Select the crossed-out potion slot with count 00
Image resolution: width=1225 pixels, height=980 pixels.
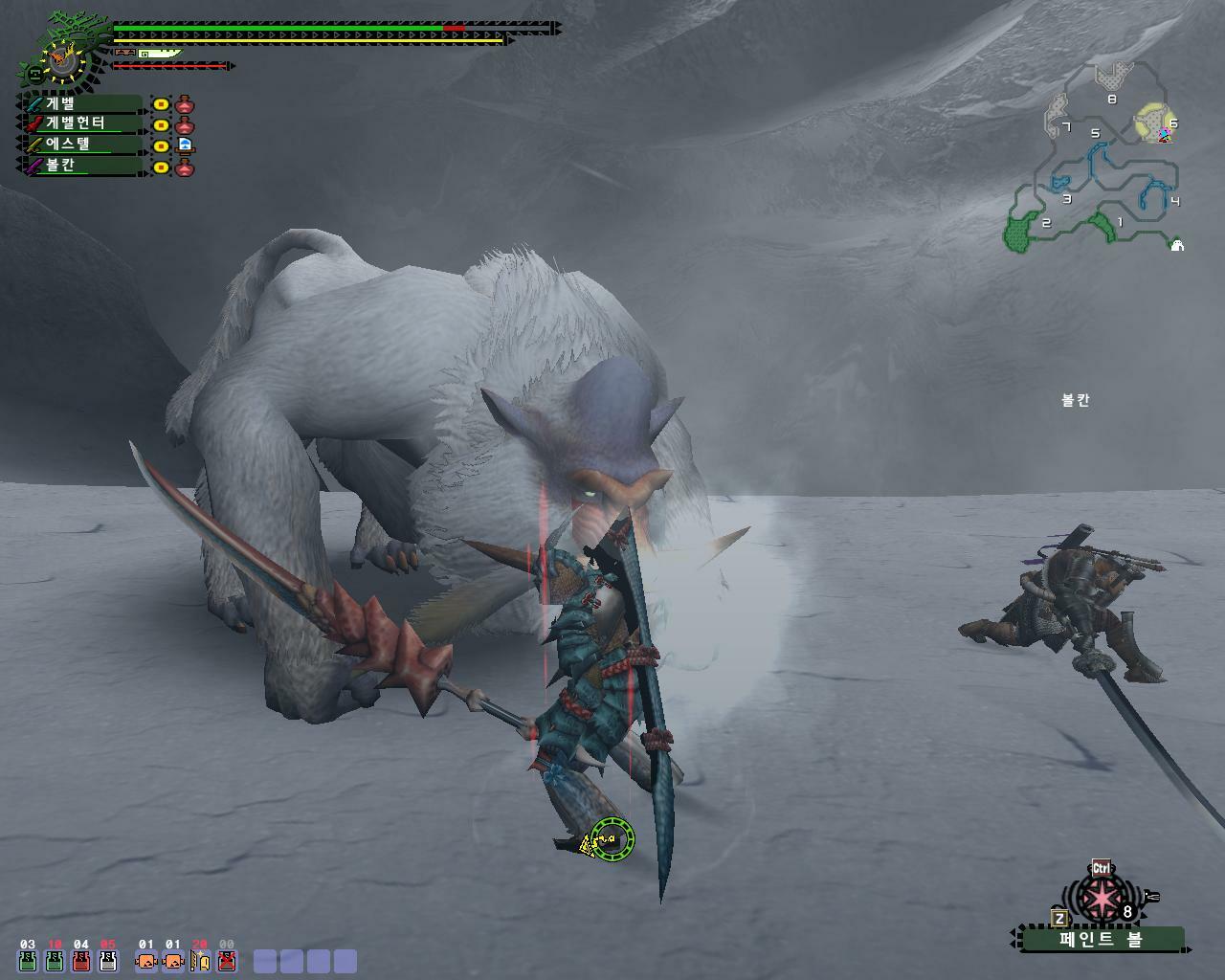click(227, 961)
